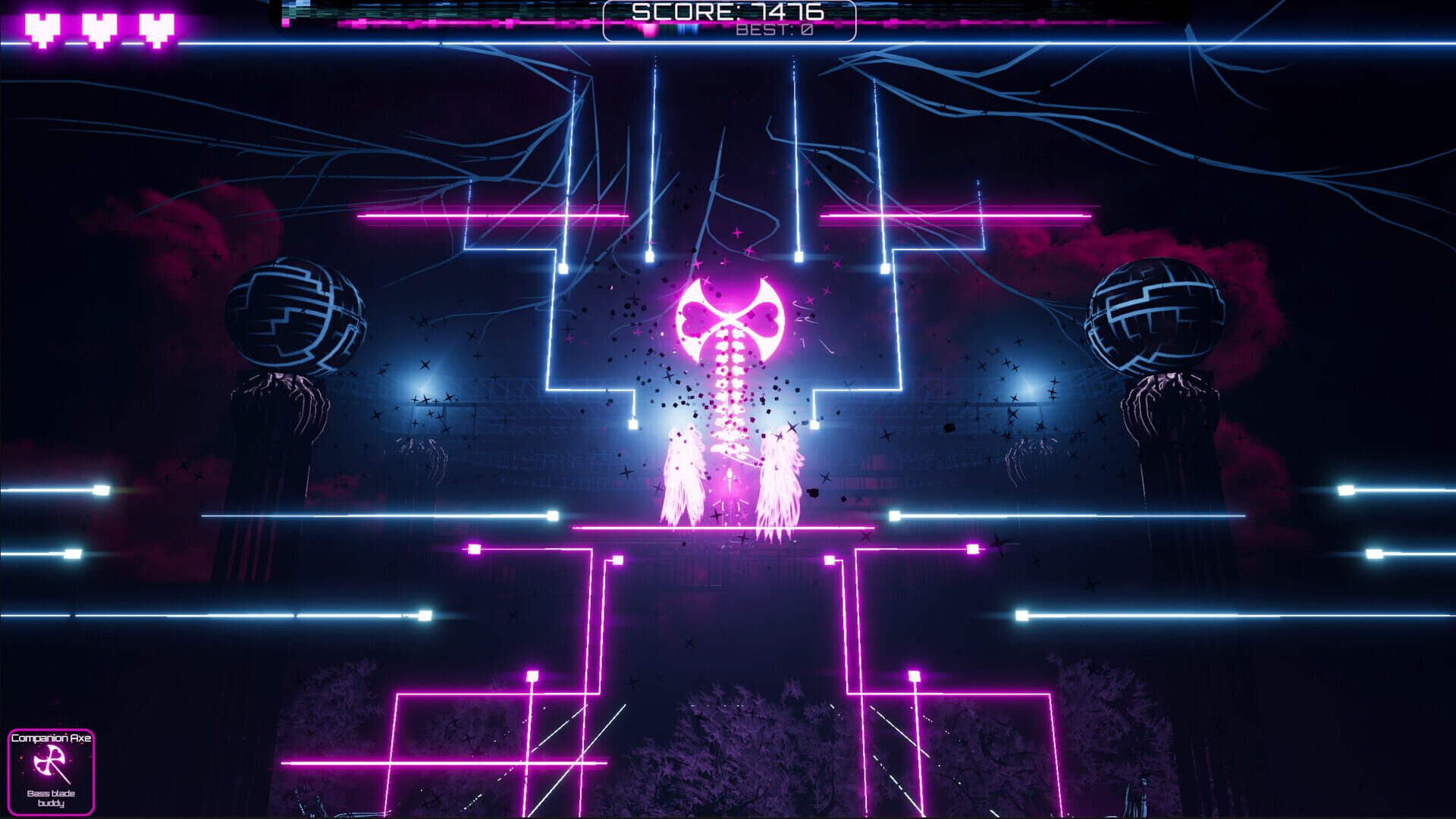Click the glowing skeletal spine boss body

[730, 394]
